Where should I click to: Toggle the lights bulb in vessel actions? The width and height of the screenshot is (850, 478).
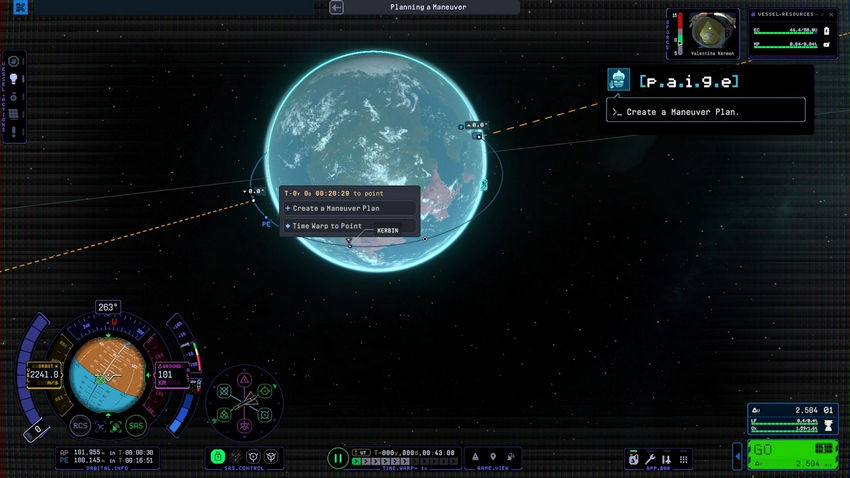click(x=15, y=78)
